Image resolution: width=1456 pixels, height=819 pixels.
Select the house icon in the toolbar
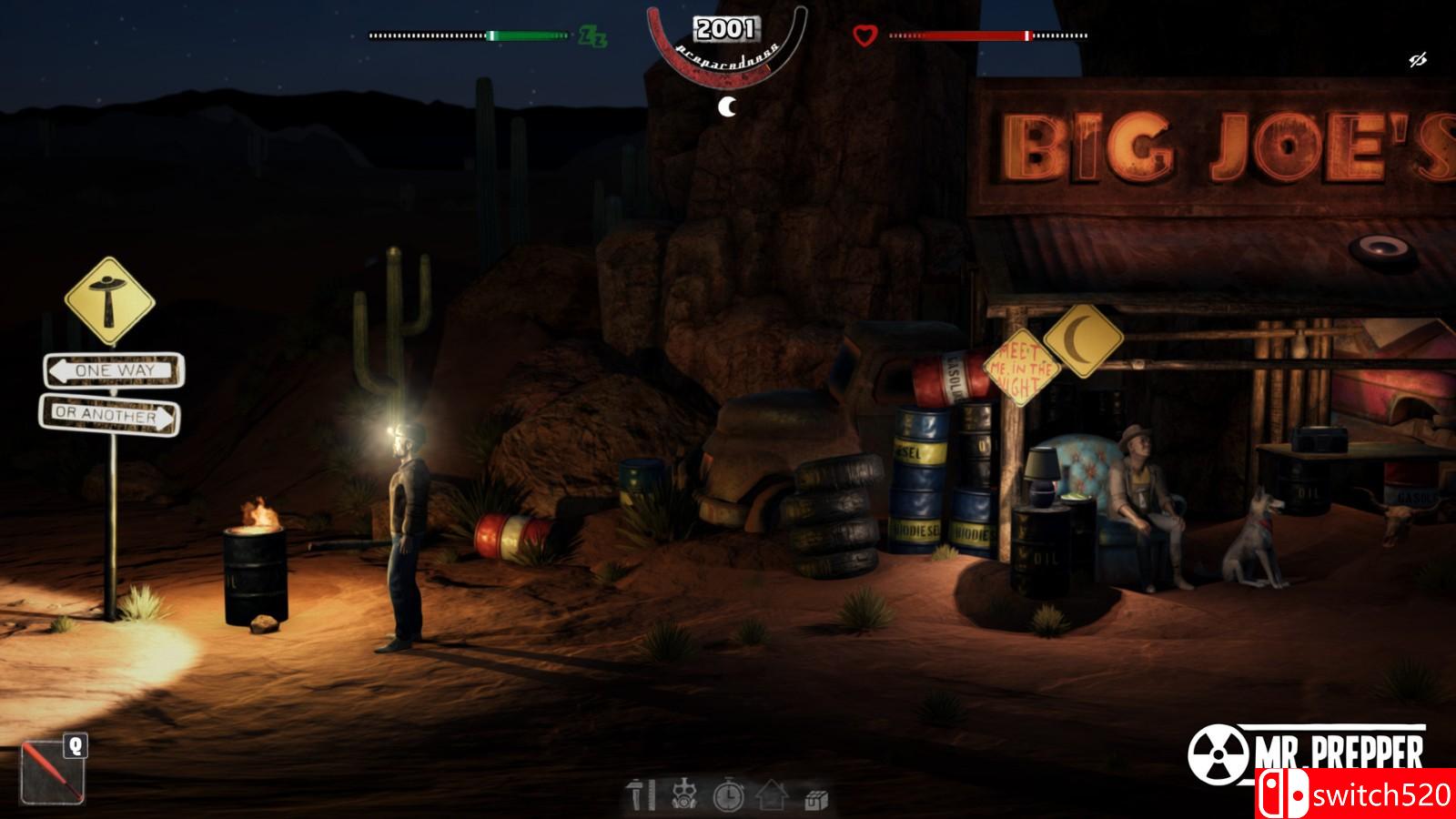click(772, 795)
